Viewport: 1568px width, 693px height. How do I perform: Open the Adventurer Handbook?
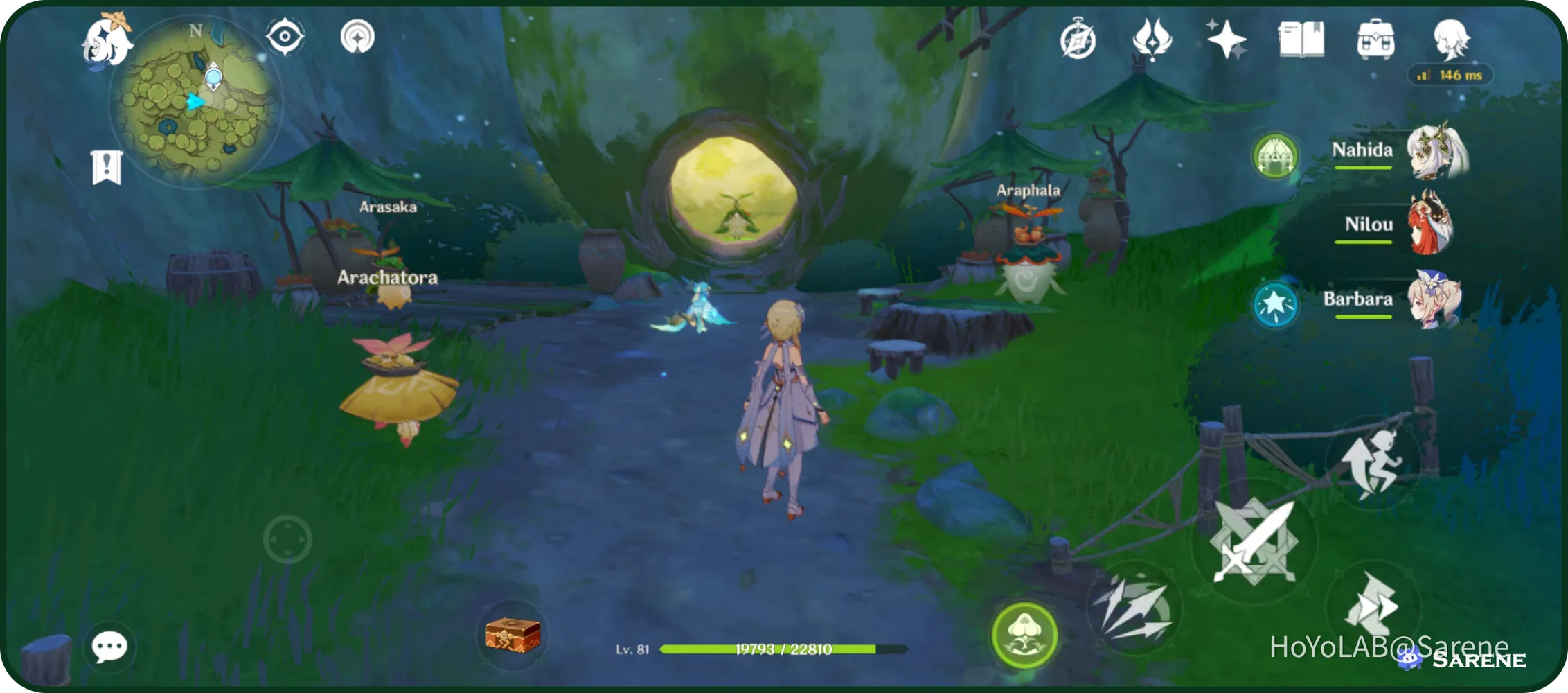coord(1302,40)
